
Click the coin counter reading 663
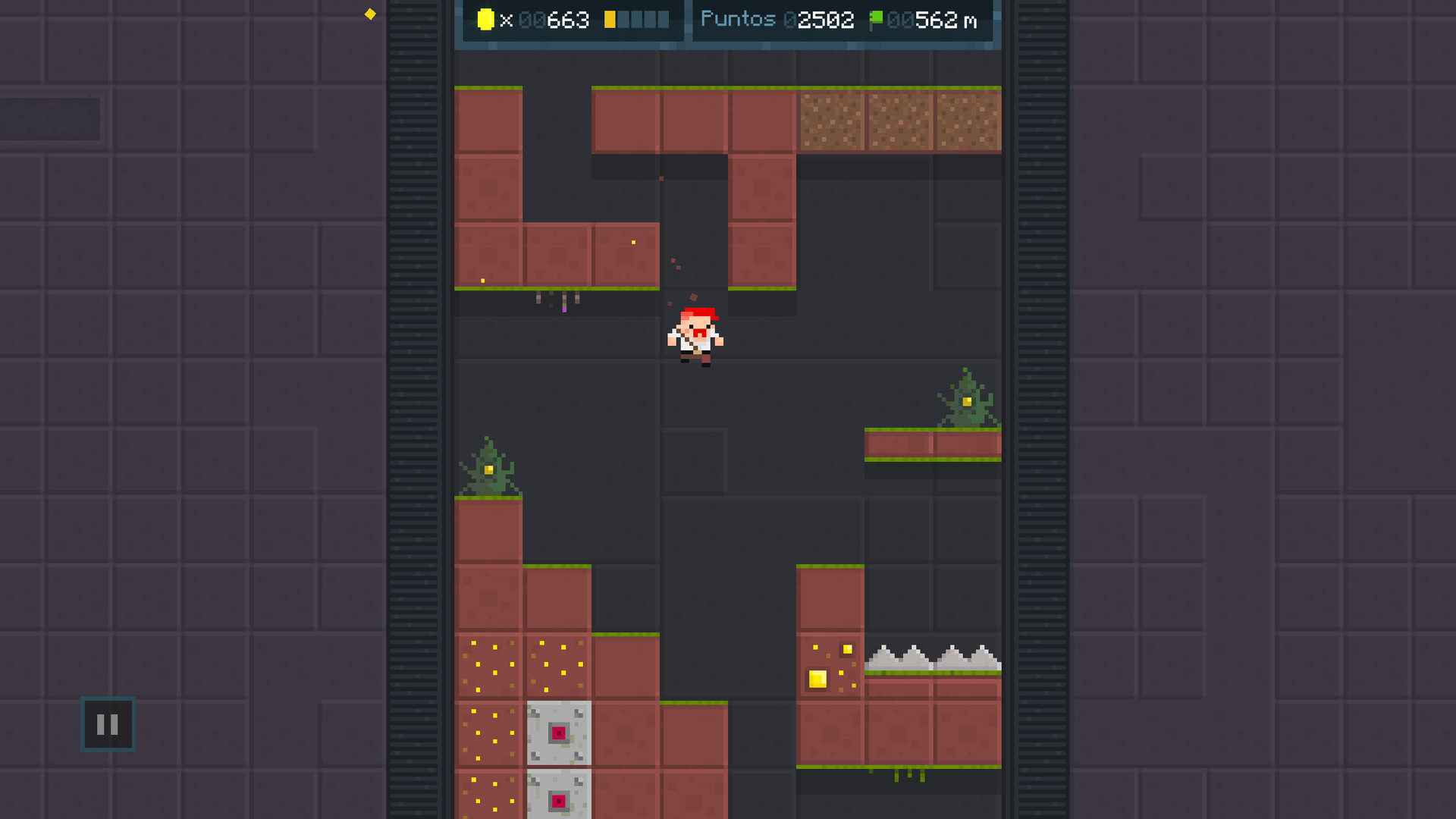[565, 20]
